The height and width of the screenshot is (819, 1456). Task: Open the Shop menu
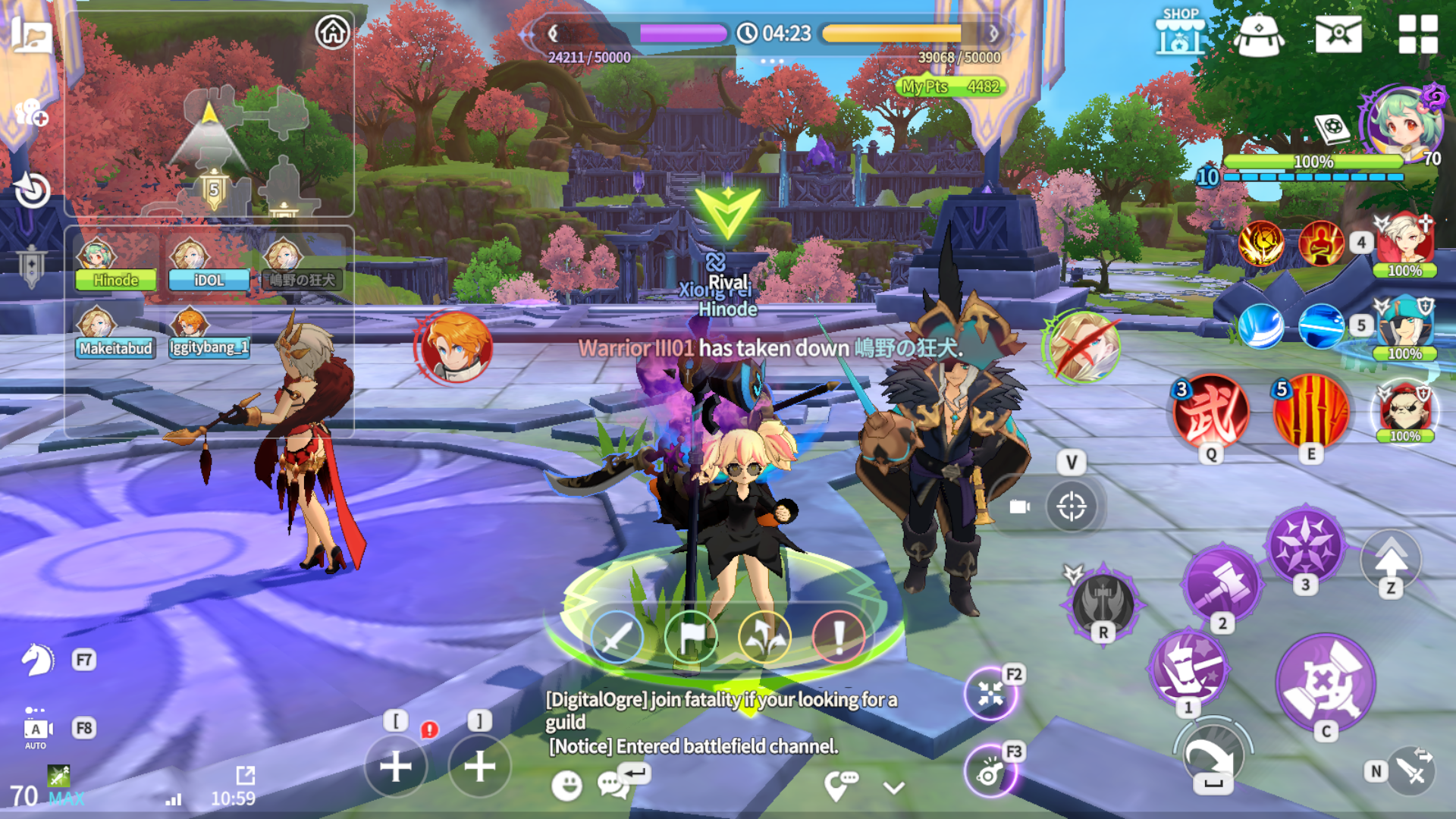1180,33
